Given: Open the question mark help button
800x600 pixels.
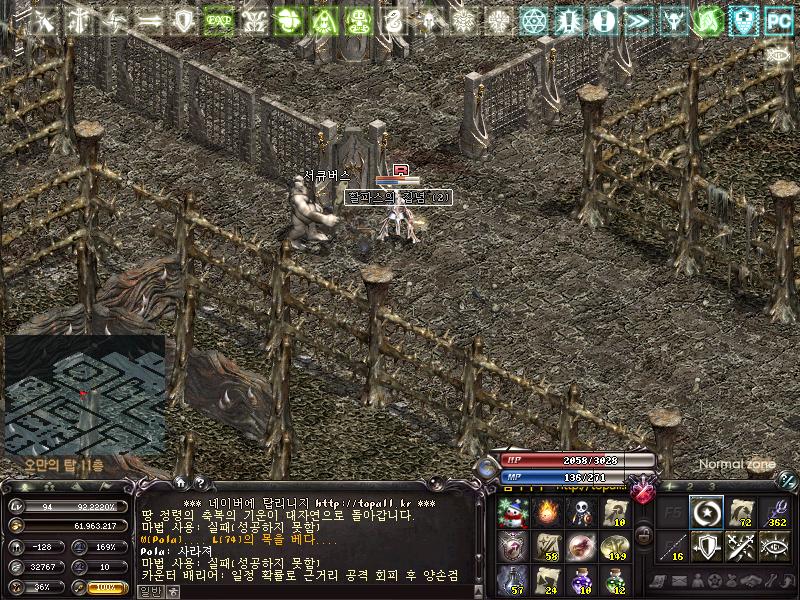Looking at the screenshot, I should pos(199,482).
